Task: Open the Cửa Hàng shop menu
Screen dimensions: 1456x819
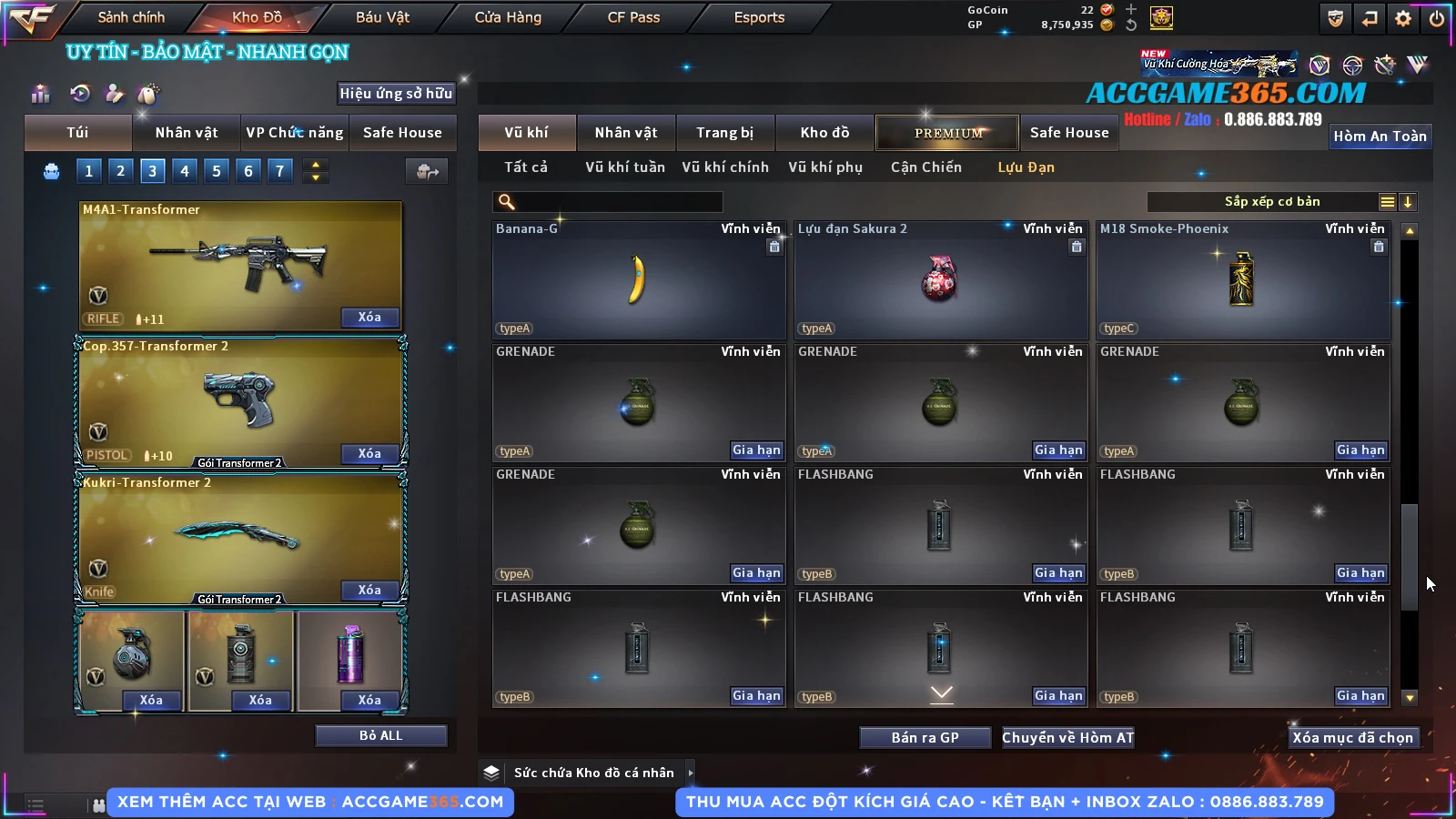Action: 508,17
